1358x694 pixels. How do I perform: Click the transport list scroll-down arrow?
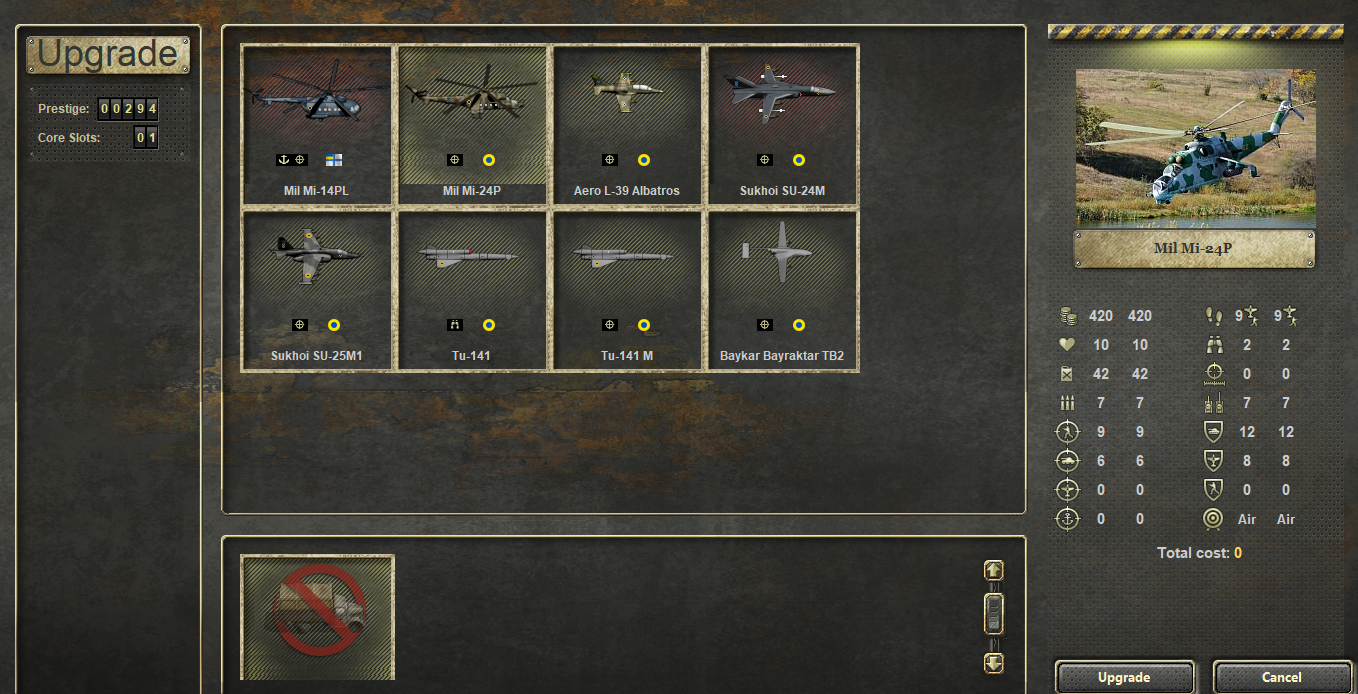pos(993,662)
